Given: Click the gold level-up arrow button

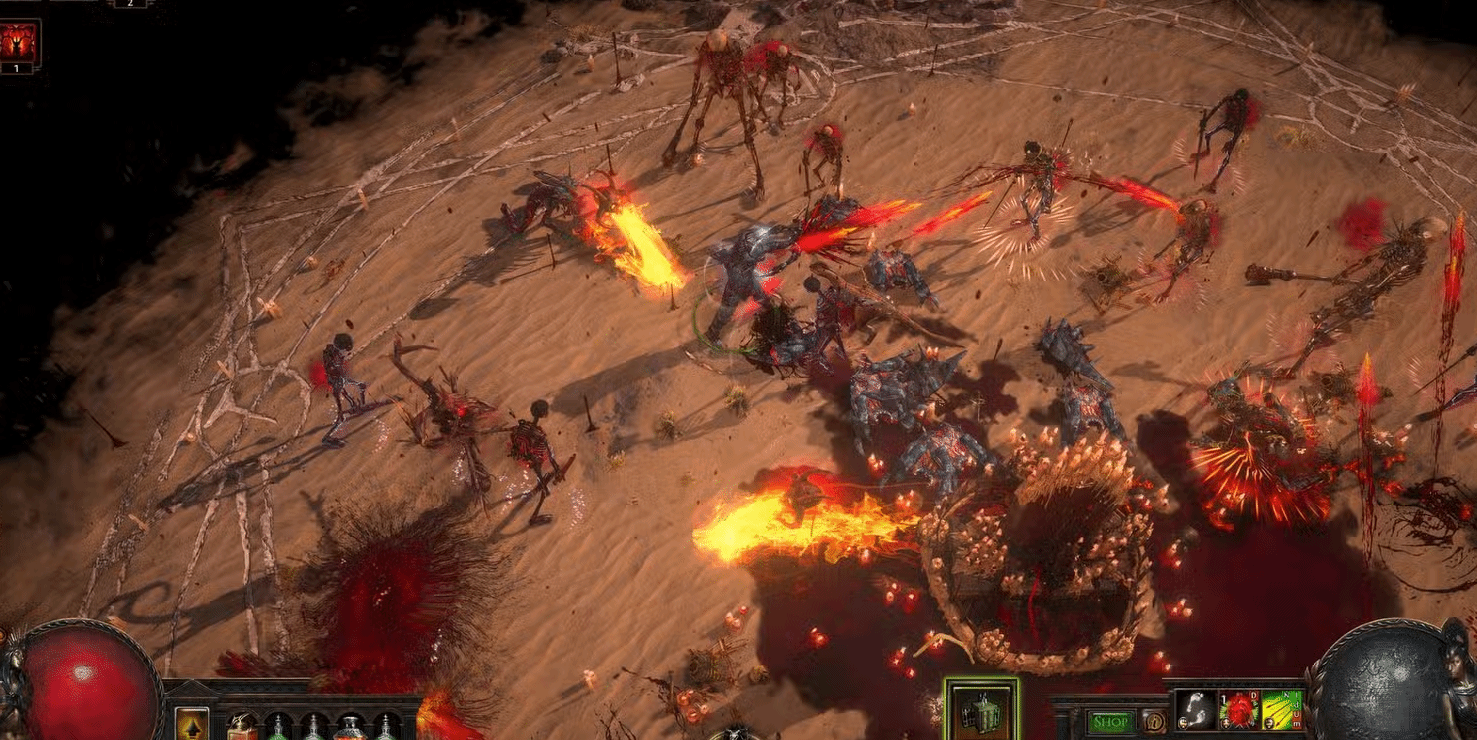Looking at the screenshot, I should click(192, 724).
